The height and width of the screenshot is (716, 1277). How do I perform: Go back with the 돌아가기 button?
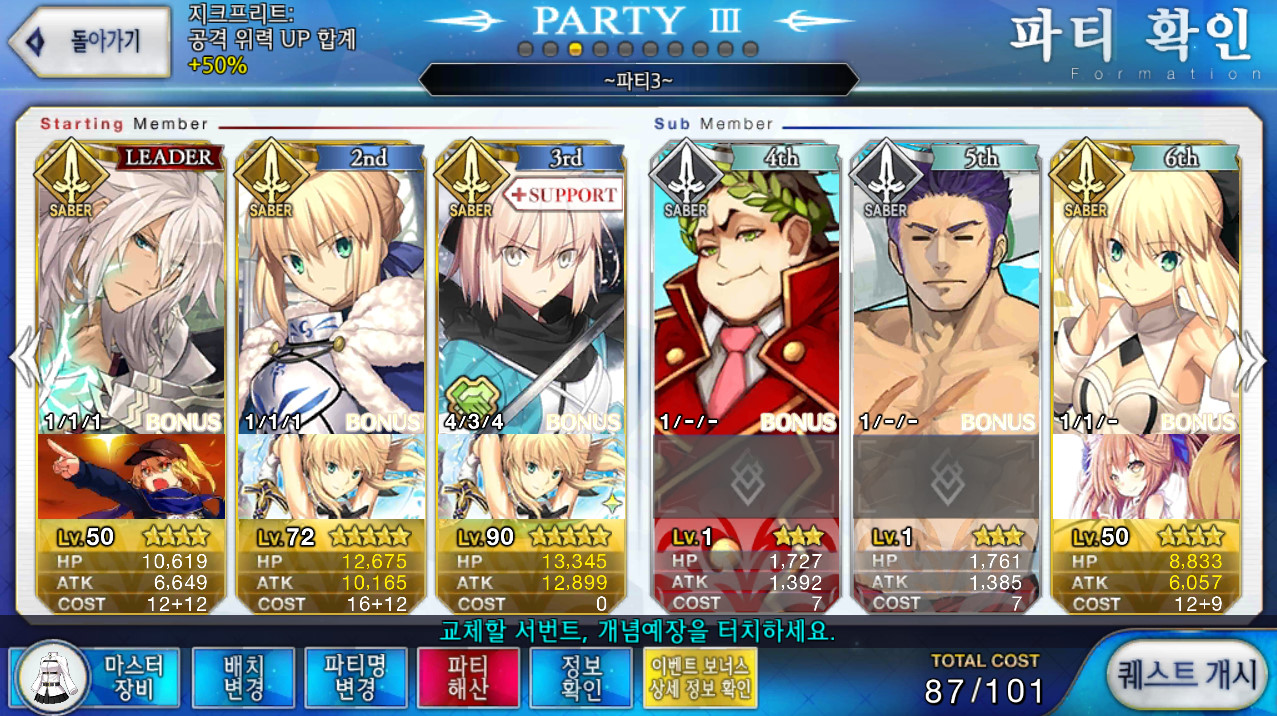[x=90, y=41]
